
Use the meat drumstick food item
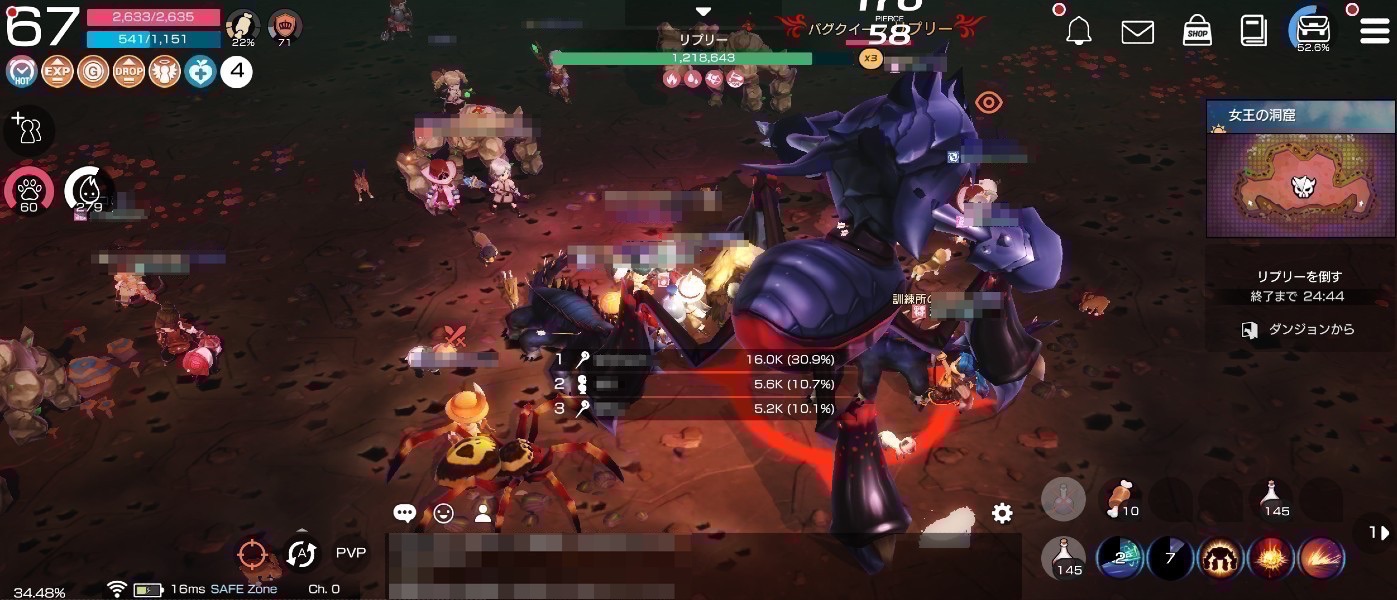pos(1120,497)
